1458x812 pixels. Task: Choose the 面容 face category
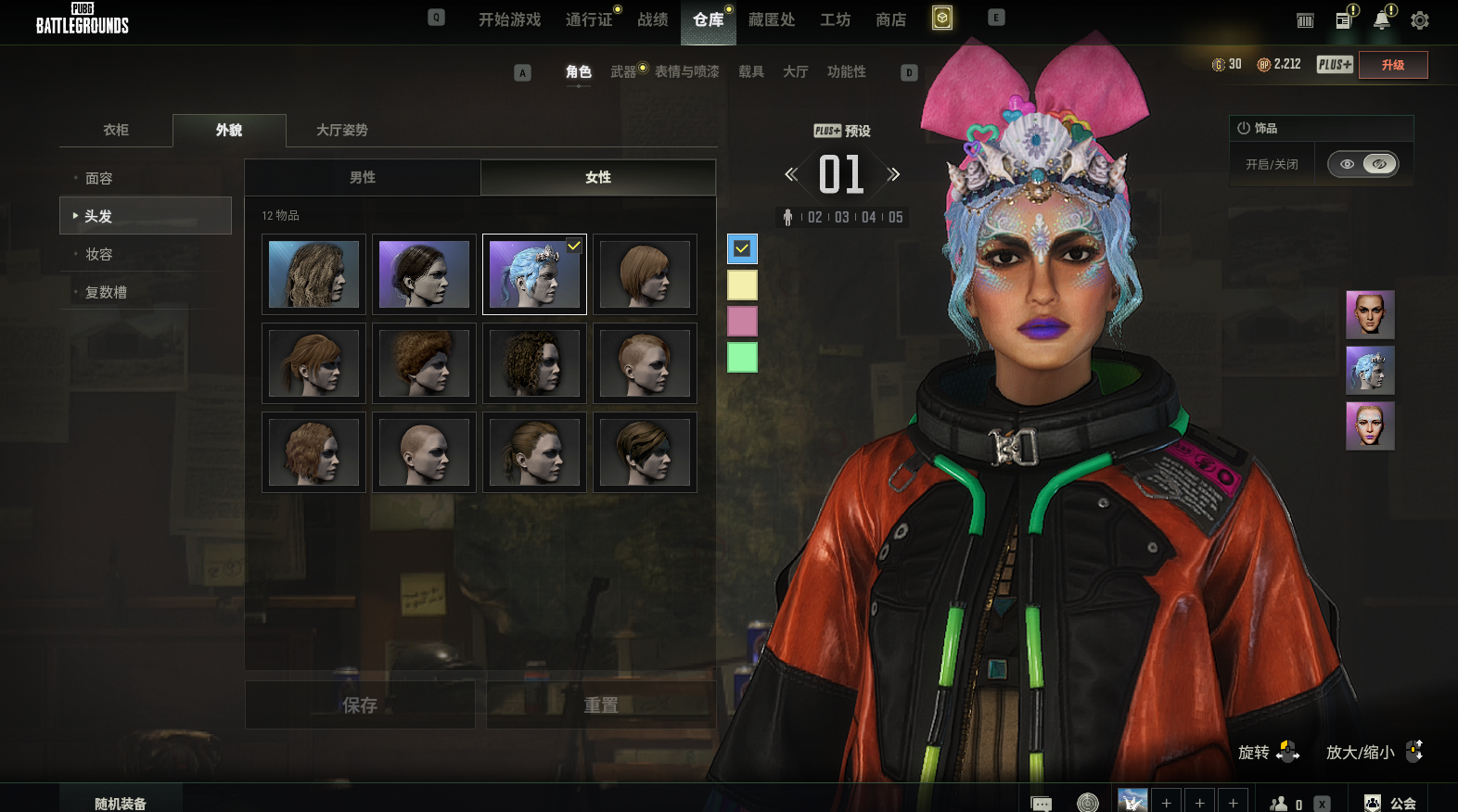pos(99,178)
